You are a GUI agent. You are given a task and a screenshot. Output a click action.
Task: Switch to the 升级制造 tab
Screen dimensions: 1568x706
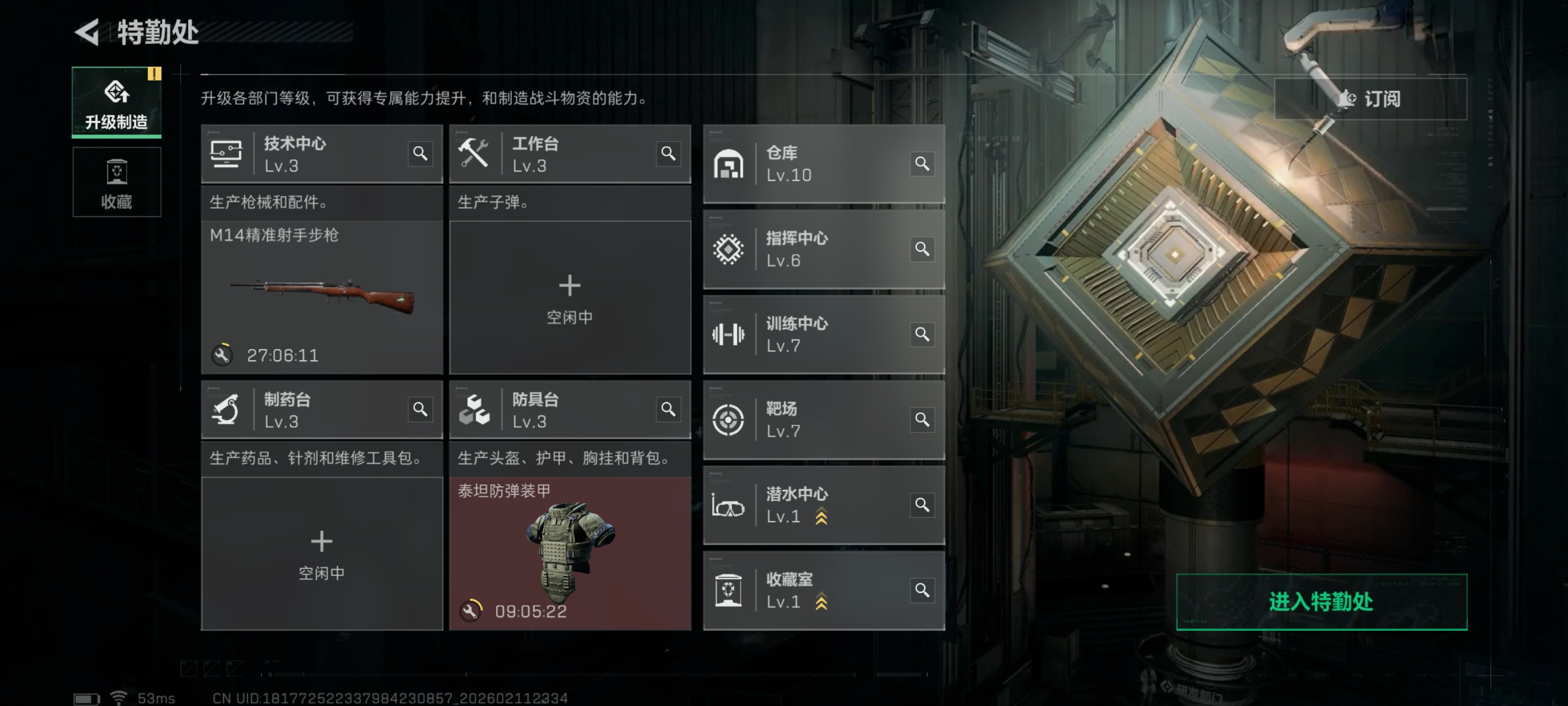116,103
